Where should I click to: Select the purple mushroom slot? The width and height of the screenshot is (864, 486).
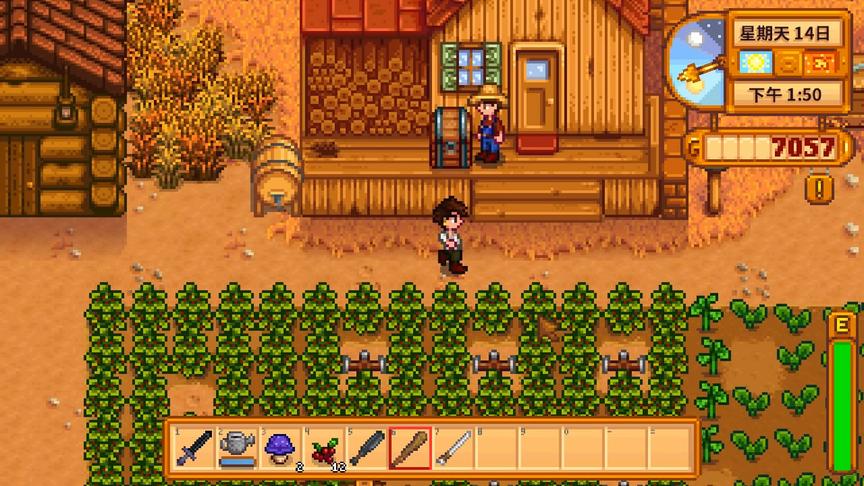[x=280, y=448]
